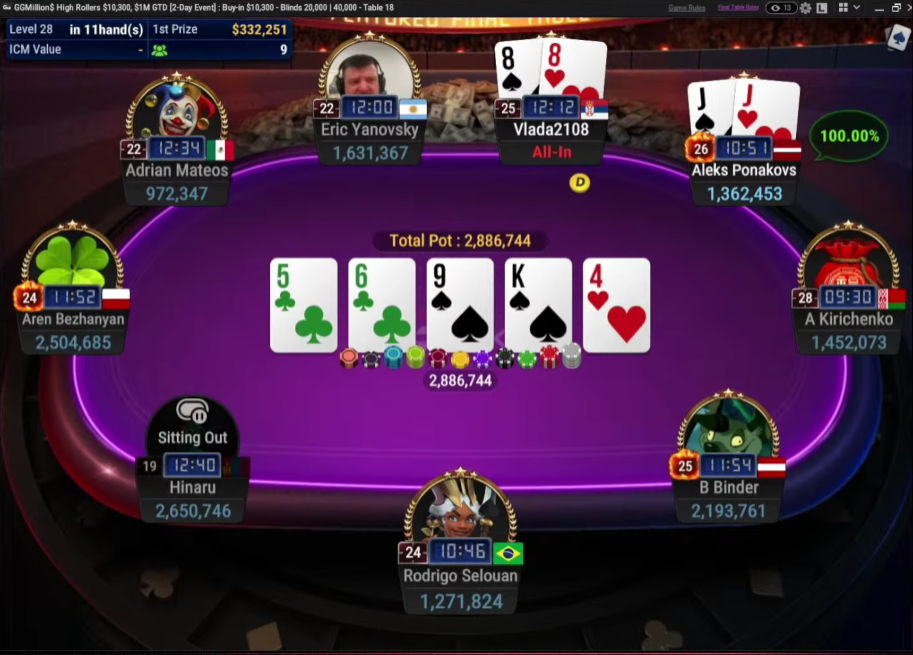Click Vlada2108's pocket eights hand
This screenshot has height=655, width=913.
click(x=551, y=68)
